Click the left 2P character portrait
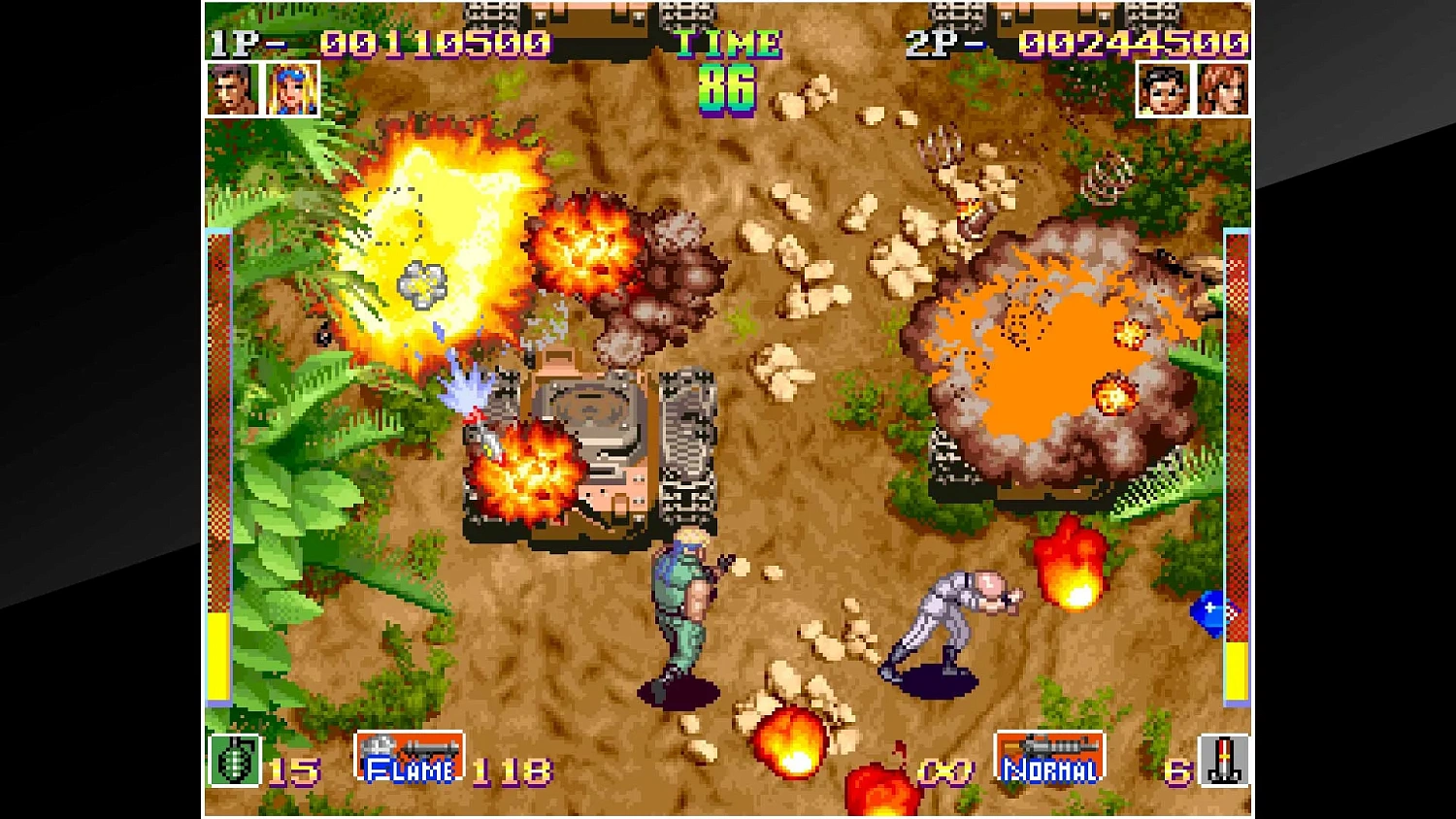 1166,90
